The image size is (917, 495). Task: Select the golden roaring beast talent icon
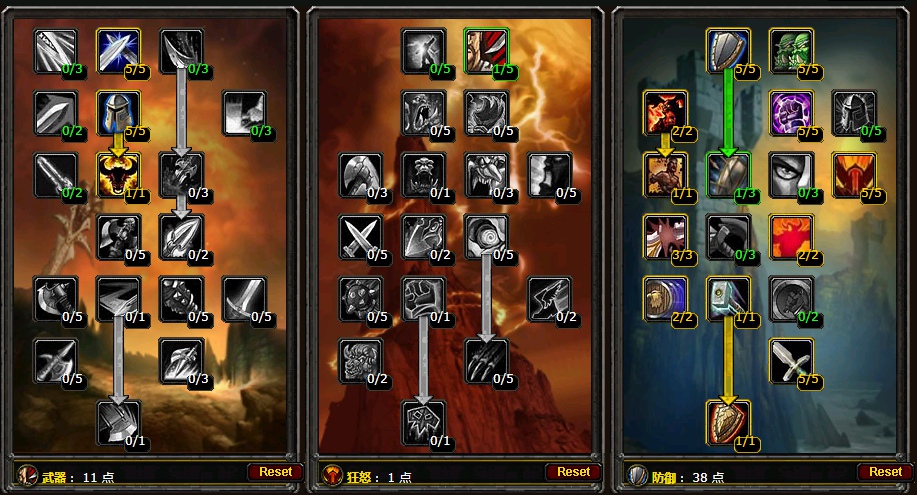pyautogui.click(x=118, y=175)
